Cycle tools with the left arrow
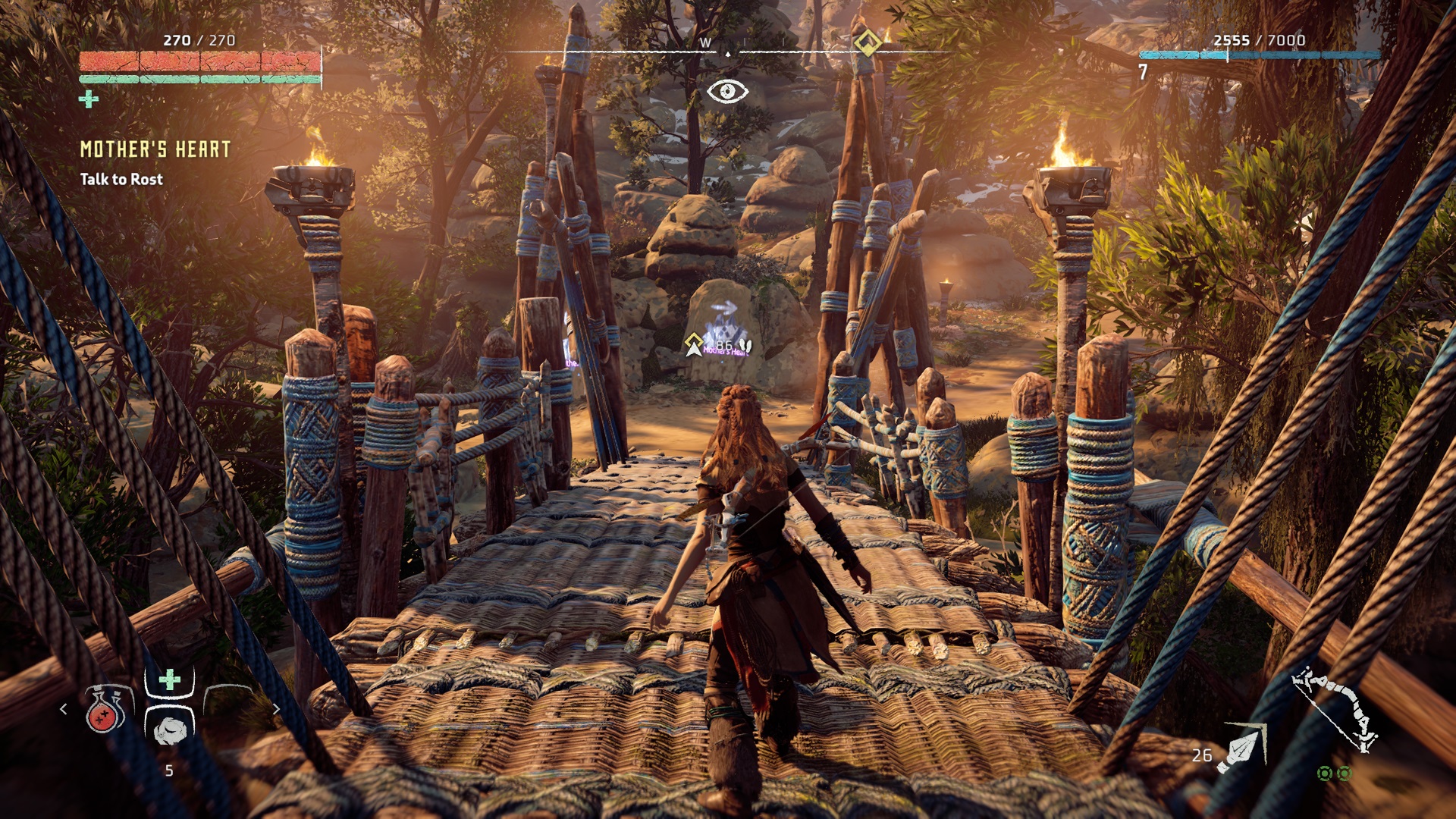1456x819 pixels. click(x=64, y=709)
